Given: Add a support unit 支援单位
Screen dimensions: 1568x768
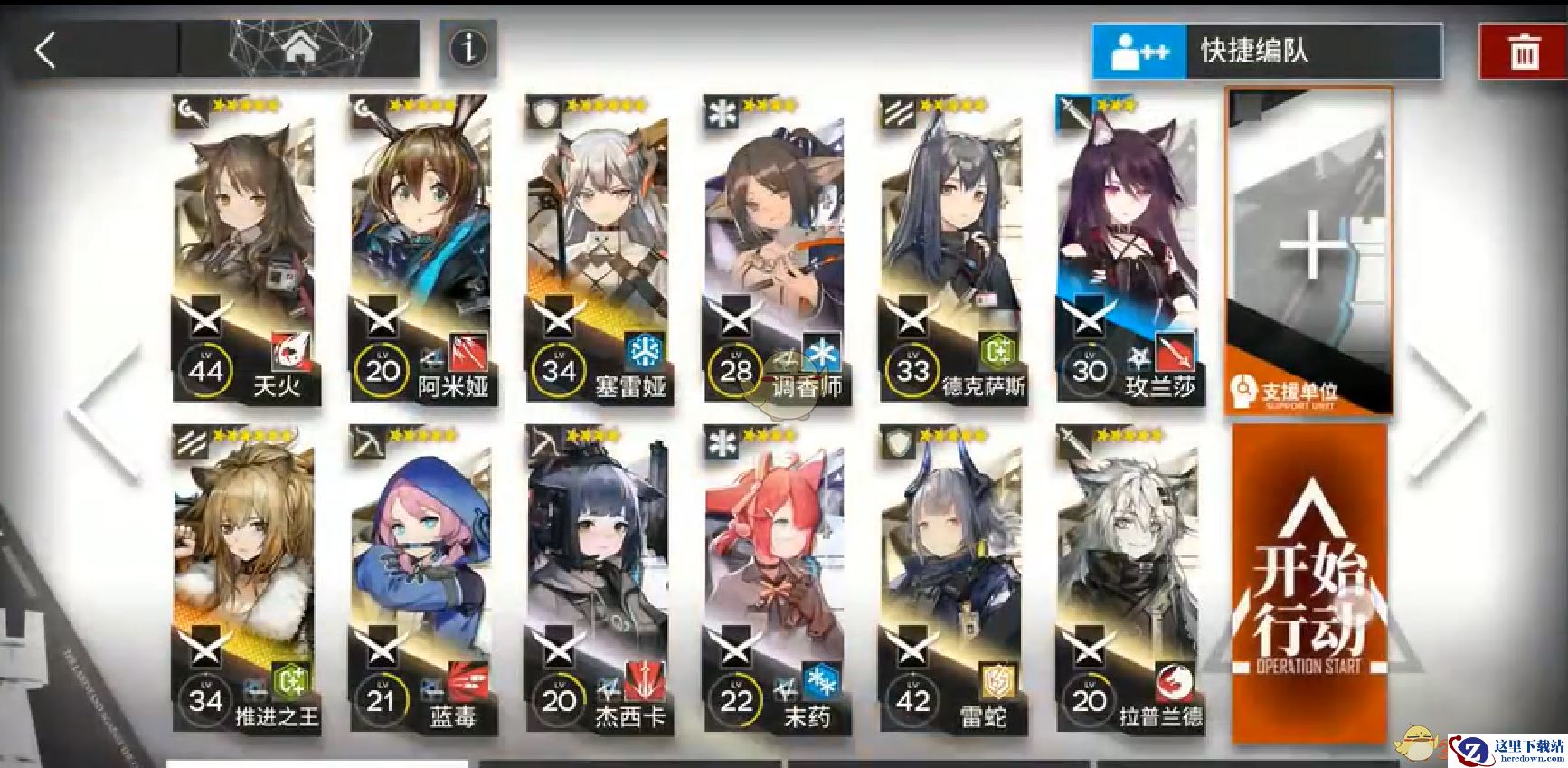Looking at the screenshot, I should pyautogui.click(x=1308, y=251).
